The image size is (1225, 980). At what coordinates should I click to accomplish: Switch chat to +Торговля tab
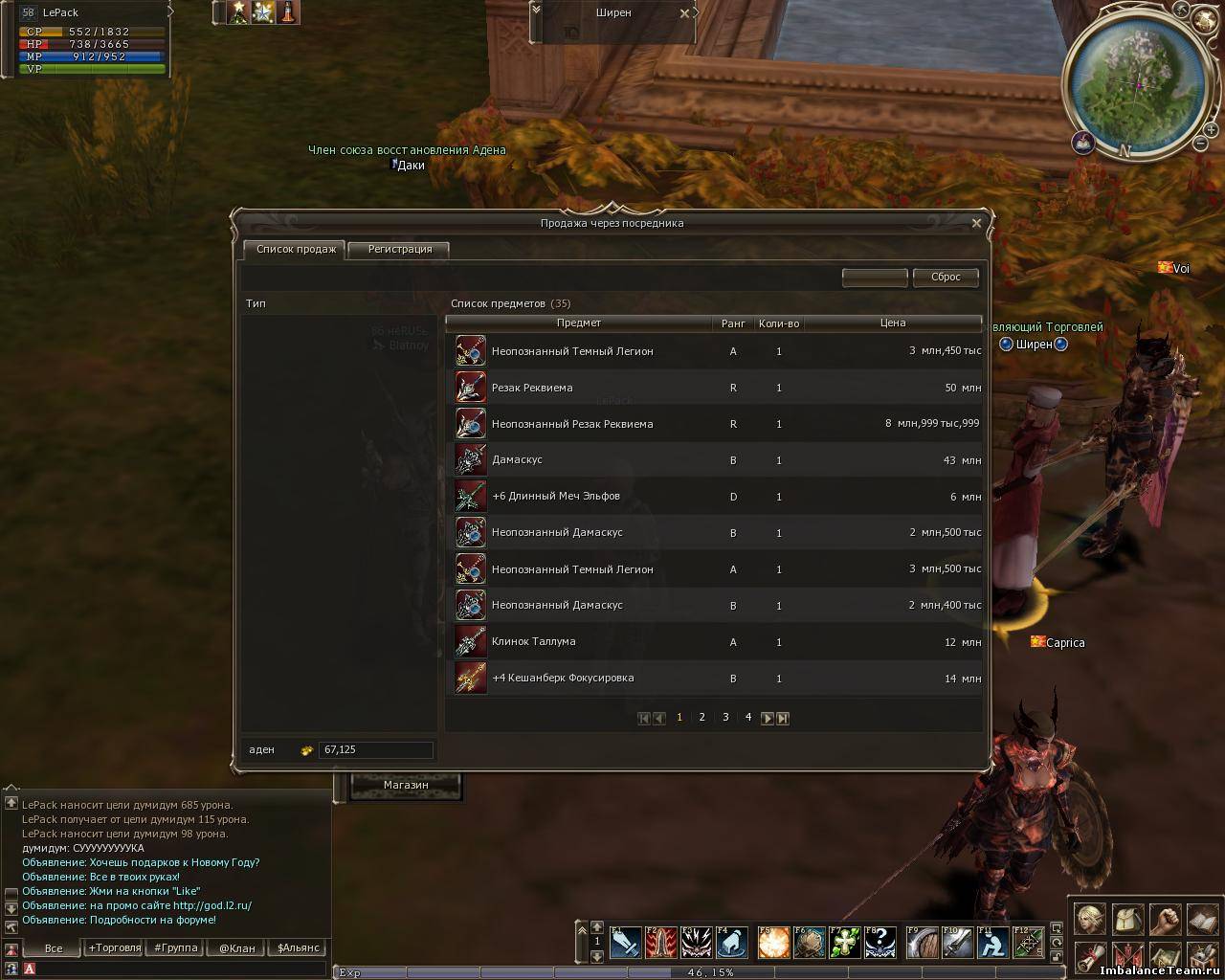pyautogui.click(x=115, y=947)
